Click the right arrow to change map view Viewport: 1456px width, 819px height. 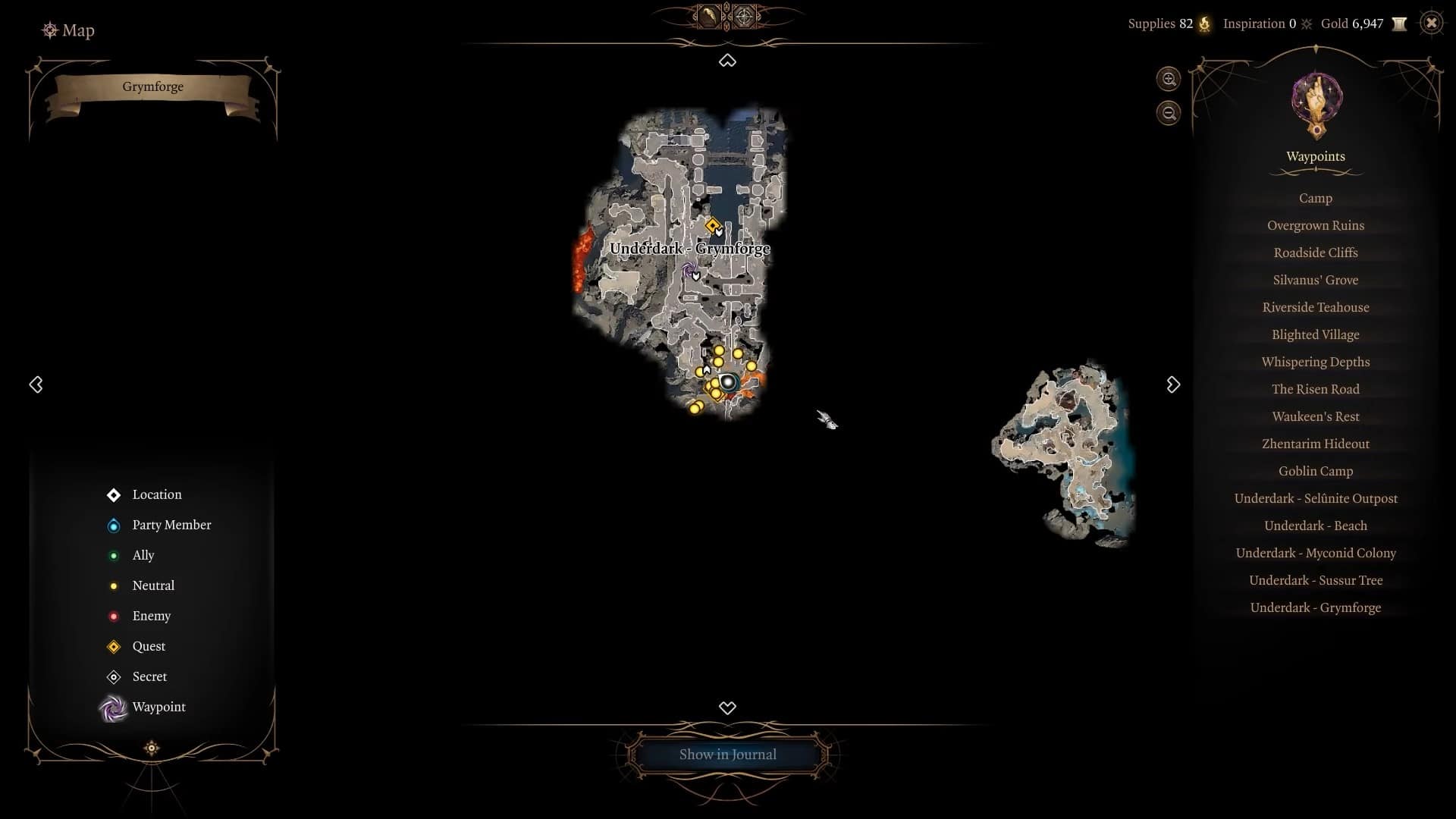[x=1172, y=384]
